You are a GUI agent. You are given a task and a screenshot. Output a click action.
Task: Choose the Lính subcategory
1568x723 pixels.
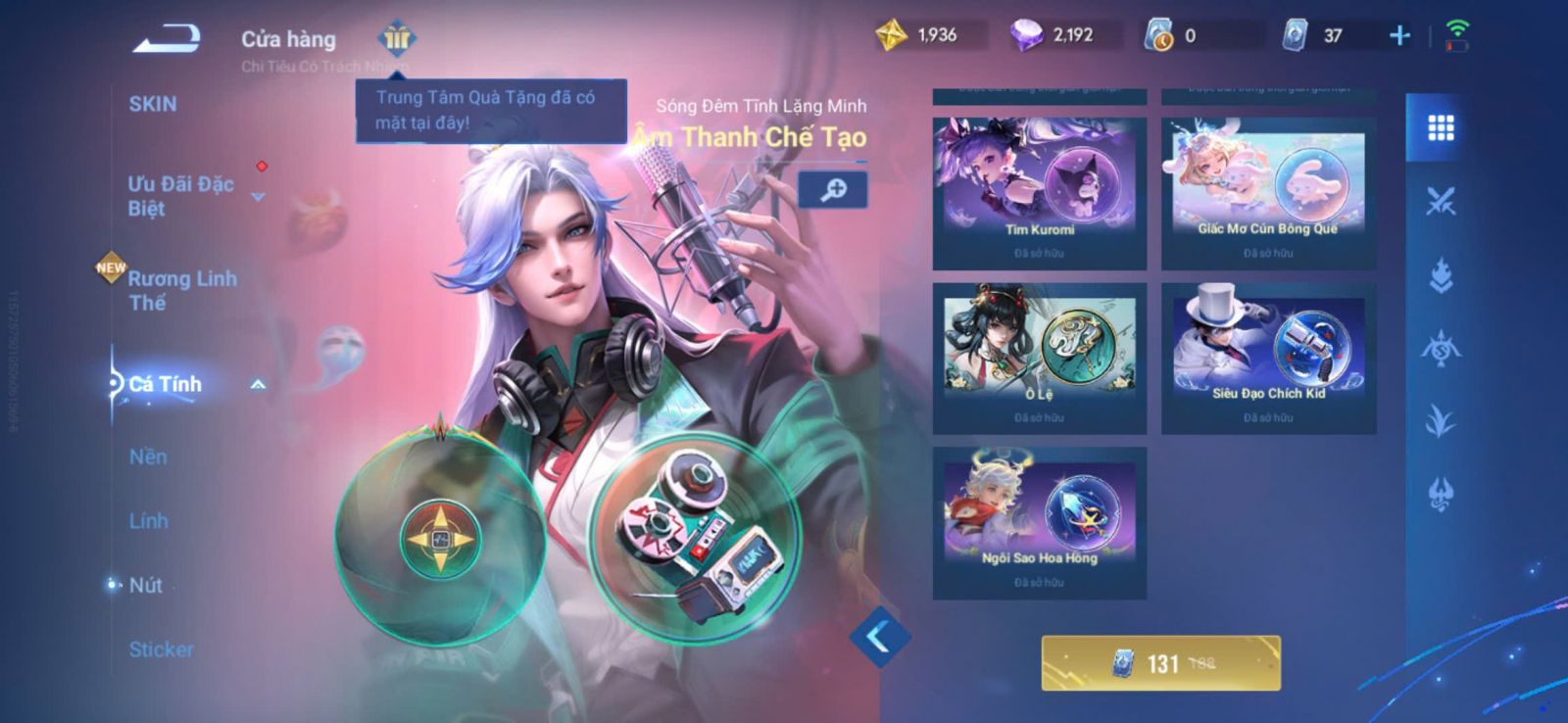click(x=148, y=521)
